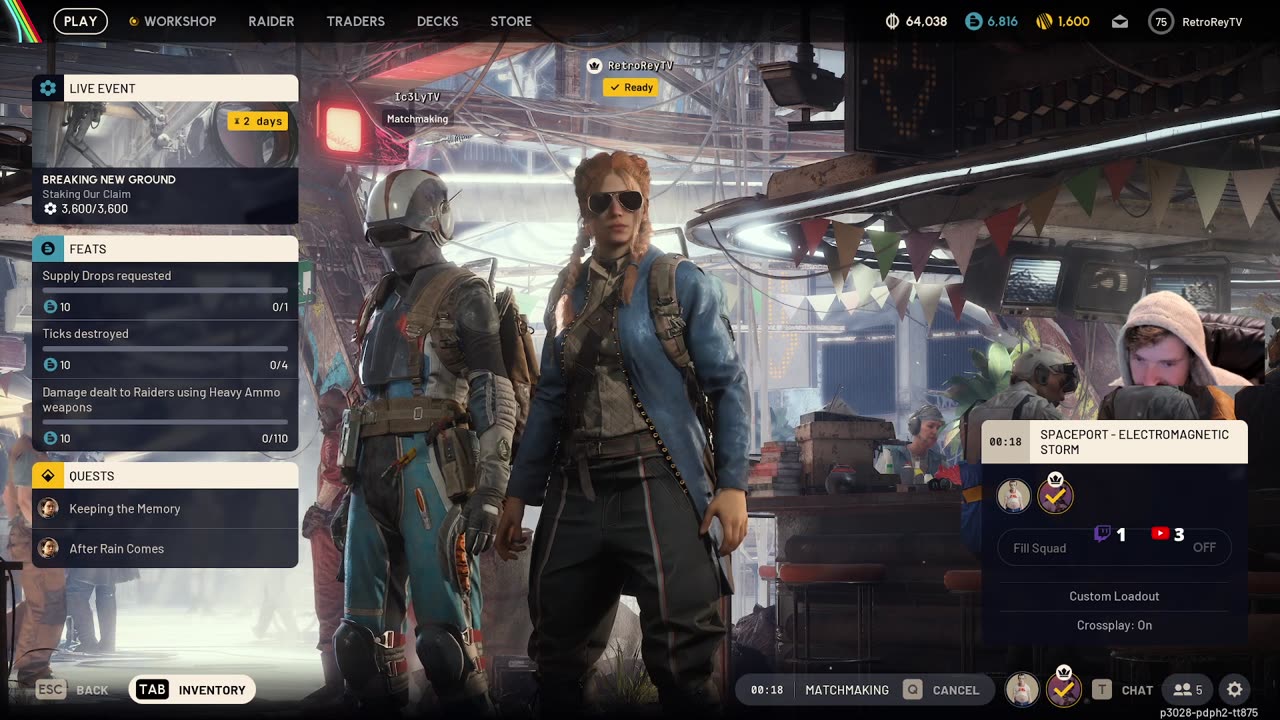
Task: Select the Decks tab
Action: point(437,21)
